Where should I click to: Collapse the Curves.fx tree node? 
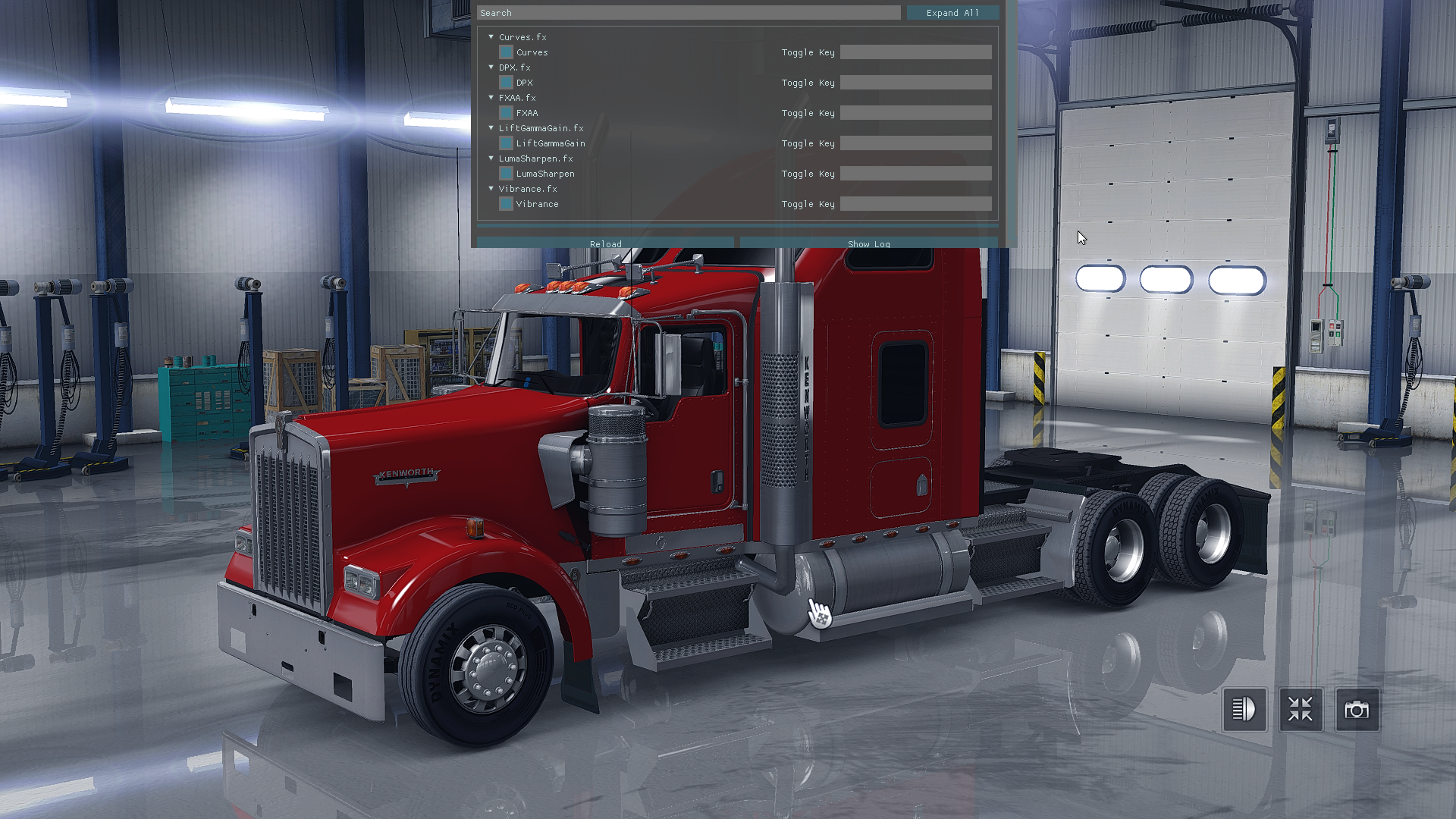[491, 37]
